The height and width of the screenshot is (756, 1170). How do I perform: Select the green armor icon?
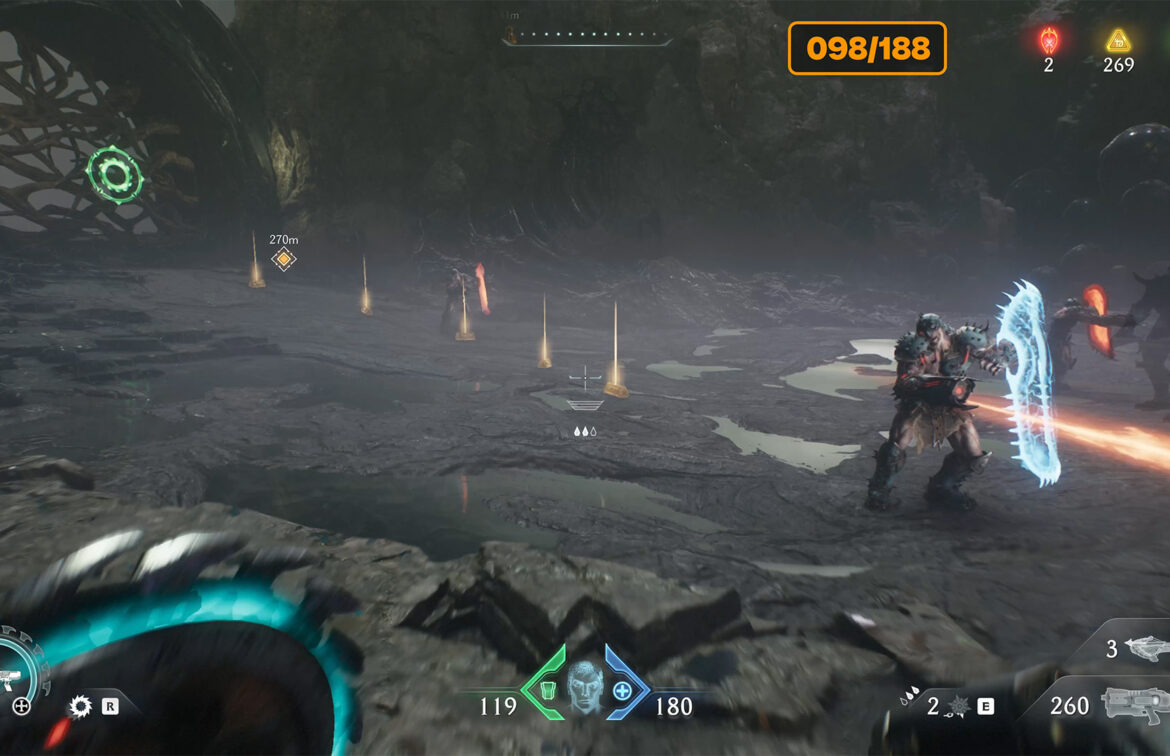[x=546, y=689]
